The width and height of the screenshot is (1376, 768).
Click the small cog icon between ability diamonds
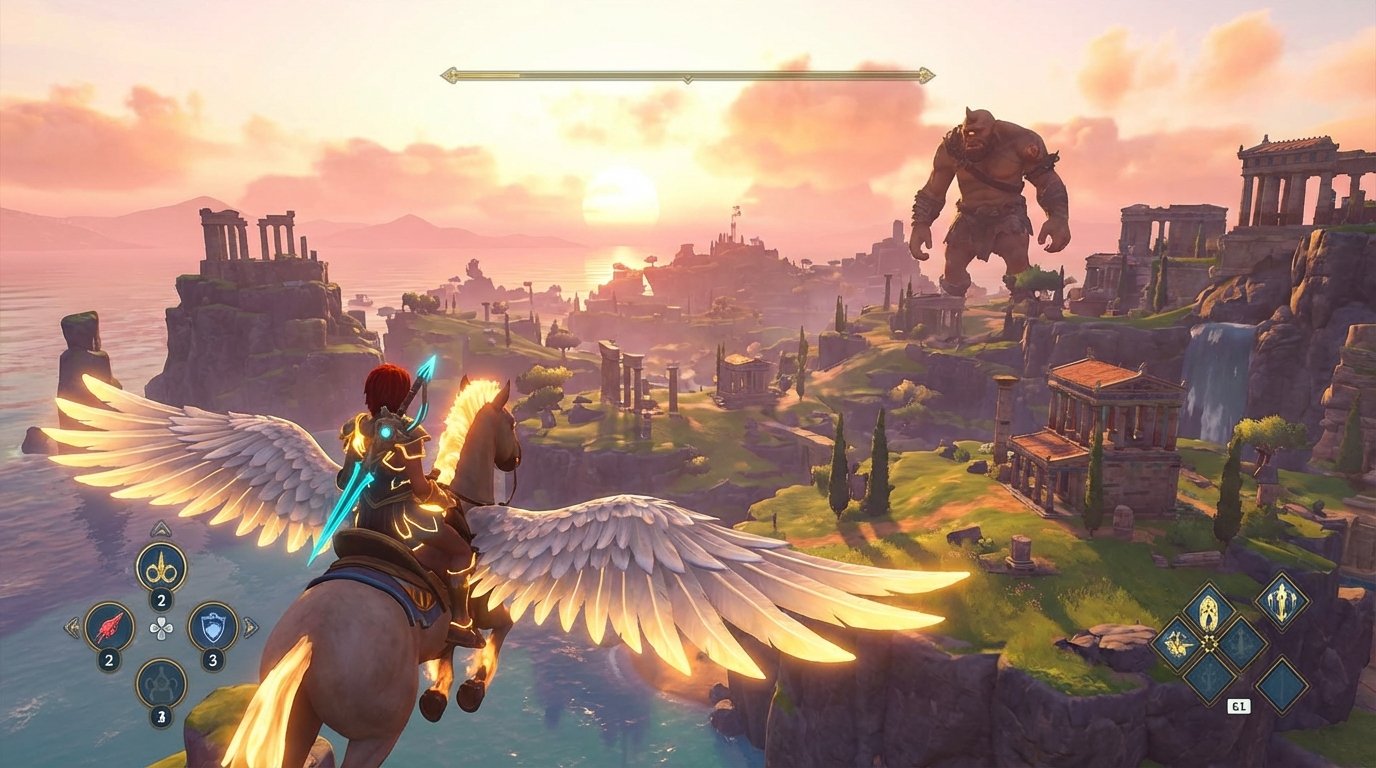click(x=1209, y=643)
